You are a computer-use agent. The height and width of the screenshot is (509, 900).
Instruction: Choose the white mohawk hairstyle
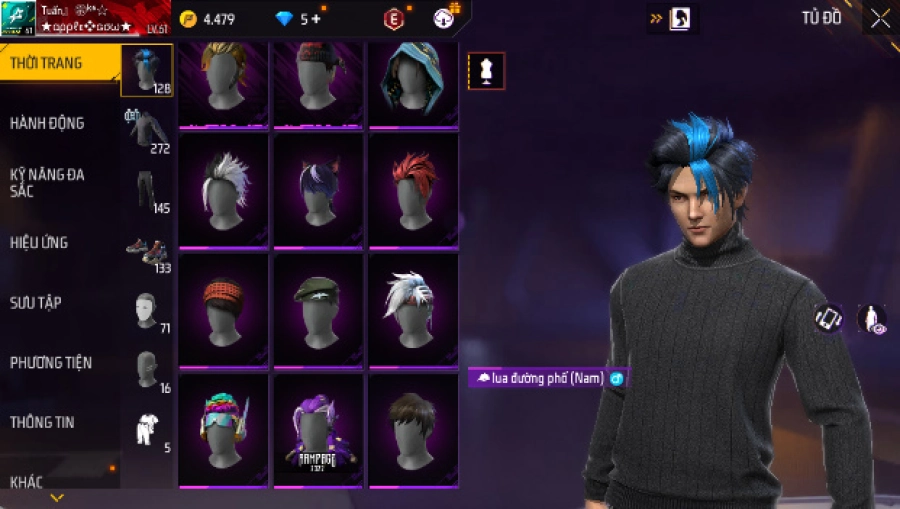coord(223,189)
